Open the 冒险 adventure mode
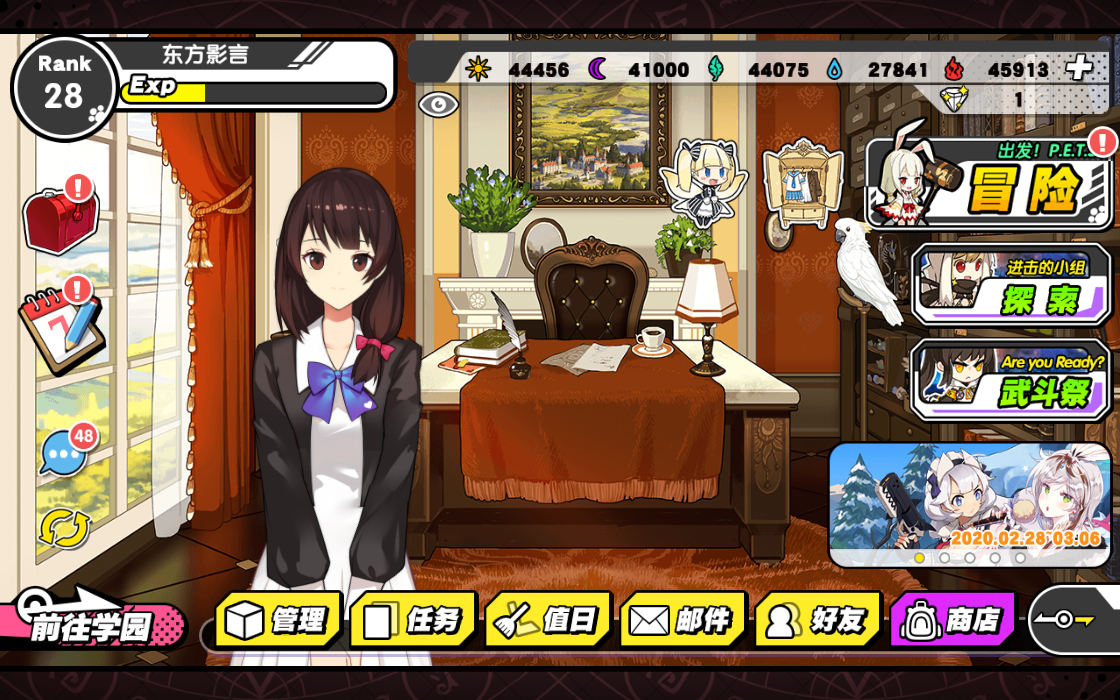The height and width of the screenshot is (700, 1120). pyautogui.click(x=990, y=185)
